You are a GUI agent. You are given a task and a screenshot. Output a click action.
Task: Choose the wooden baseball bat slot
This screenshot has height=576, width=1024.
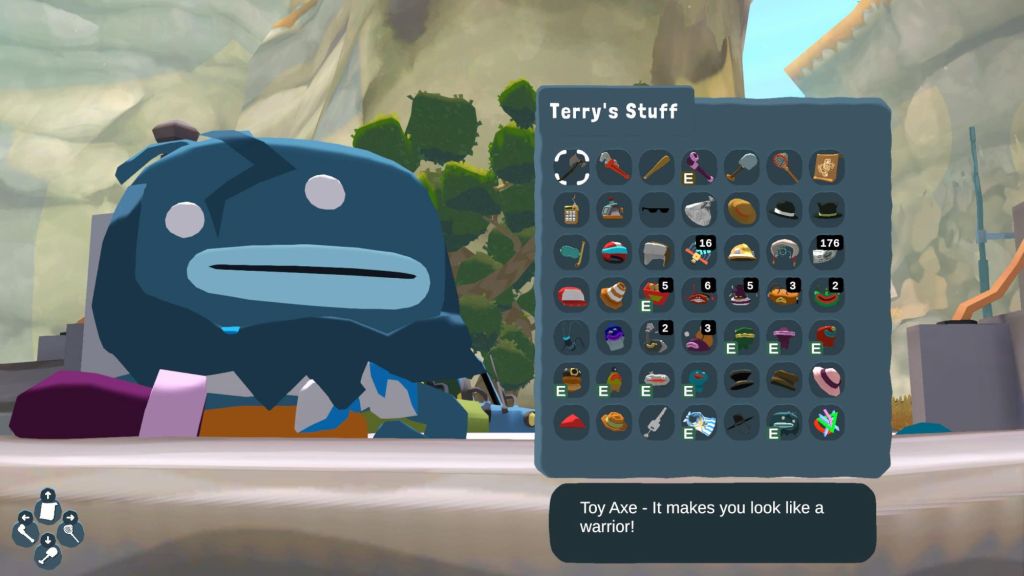coord(657,166)
